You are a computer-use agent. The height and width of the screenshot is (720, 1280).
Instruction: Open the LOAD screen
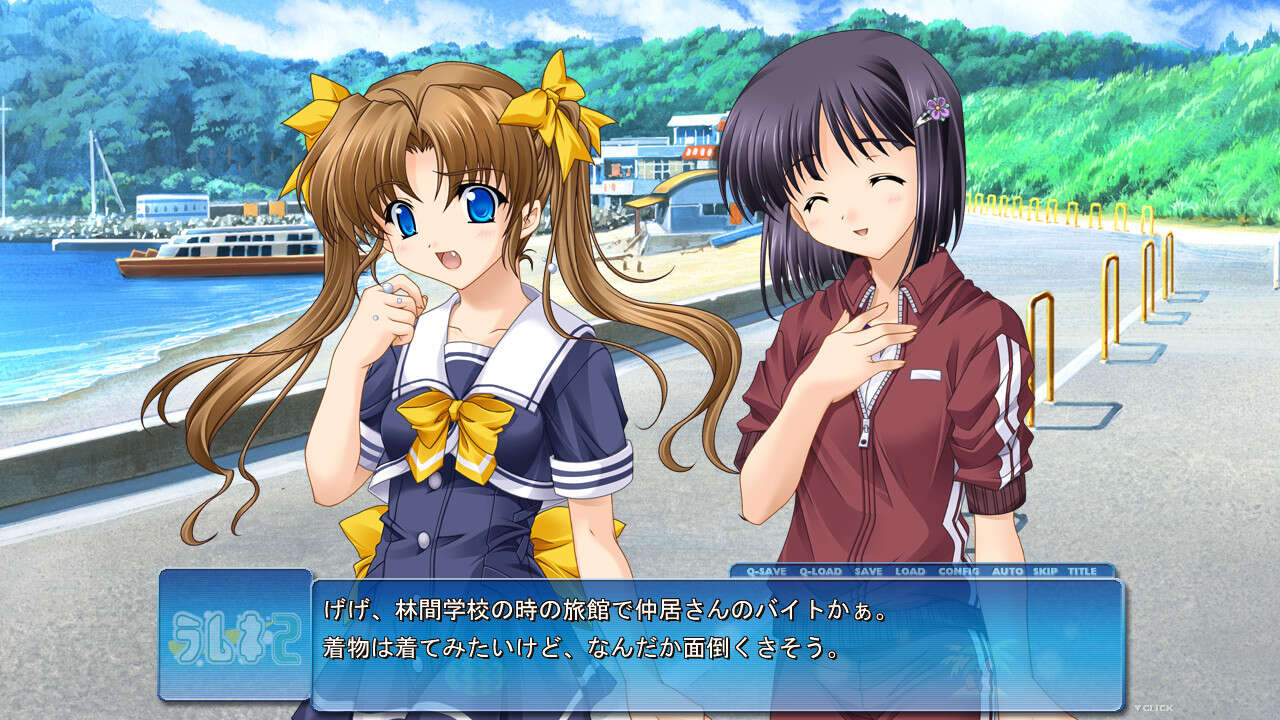909,571
